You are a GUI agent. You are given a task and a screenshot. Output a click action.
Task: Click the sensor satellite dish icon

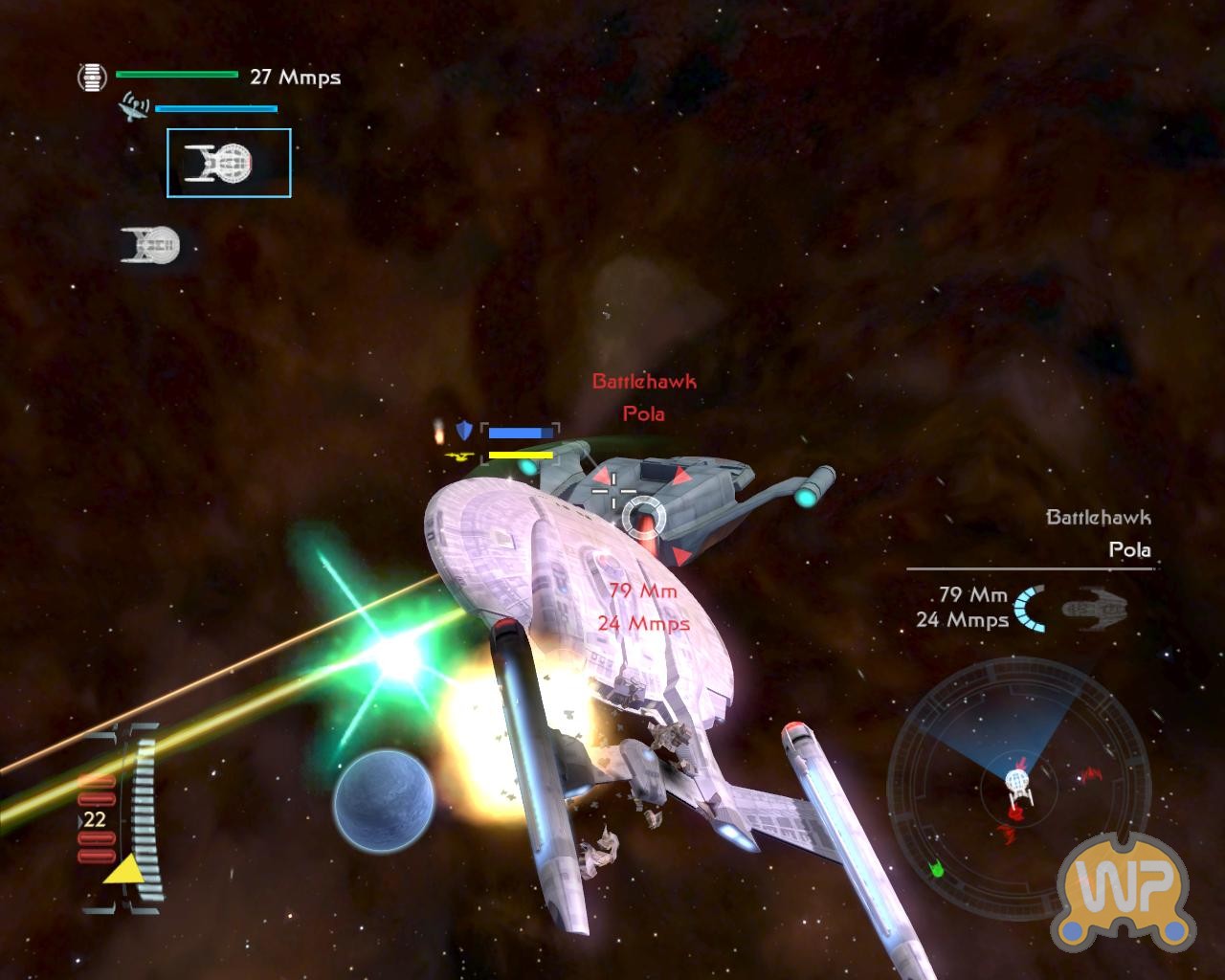133,107
